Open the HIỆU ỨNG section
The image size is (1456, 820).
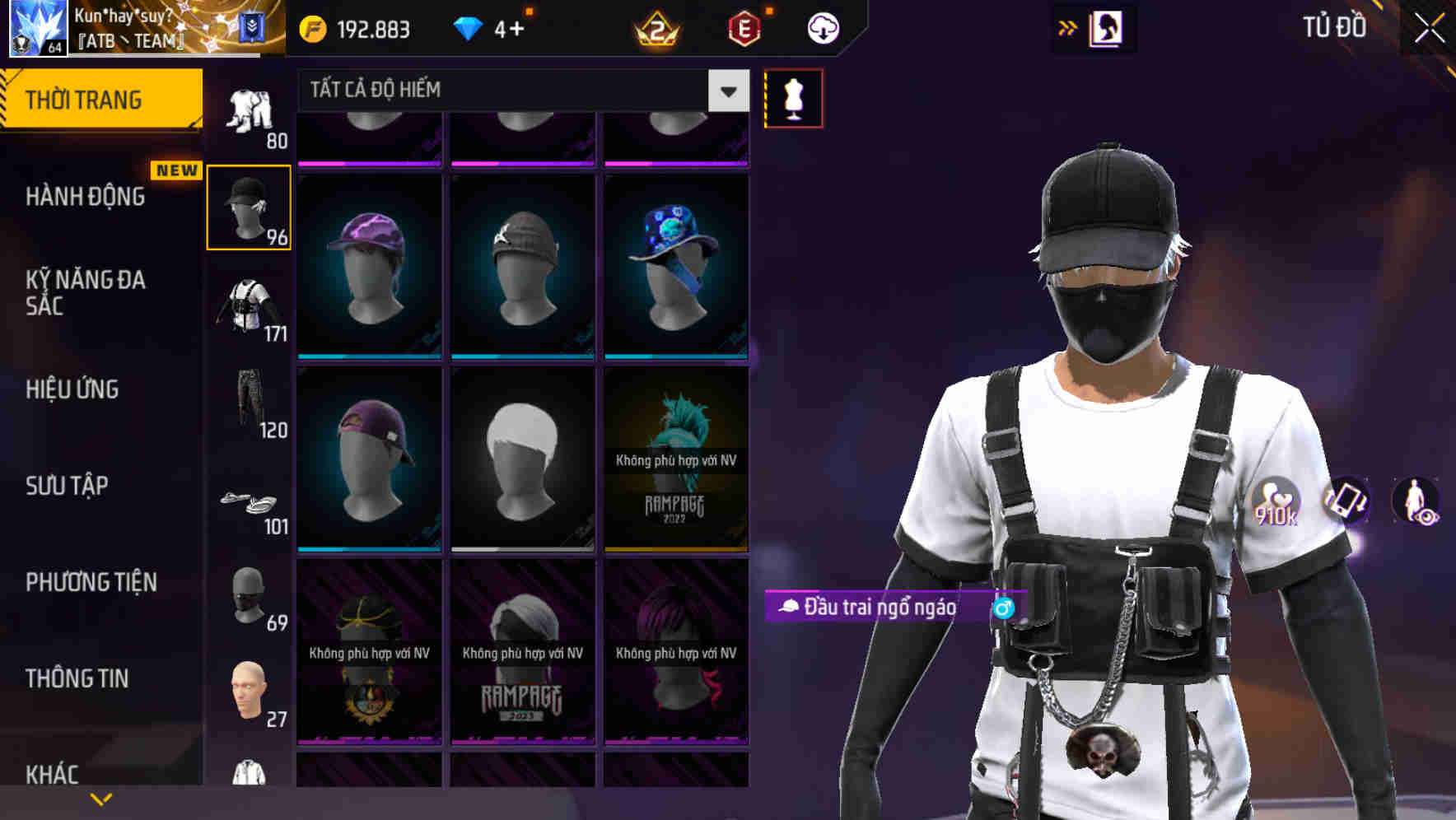72,389
